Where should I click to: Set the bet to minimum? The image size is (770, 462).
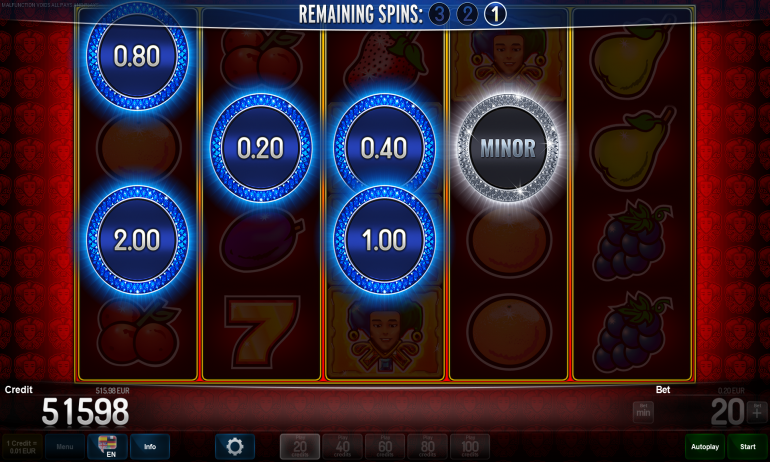(x=643, y=410)
